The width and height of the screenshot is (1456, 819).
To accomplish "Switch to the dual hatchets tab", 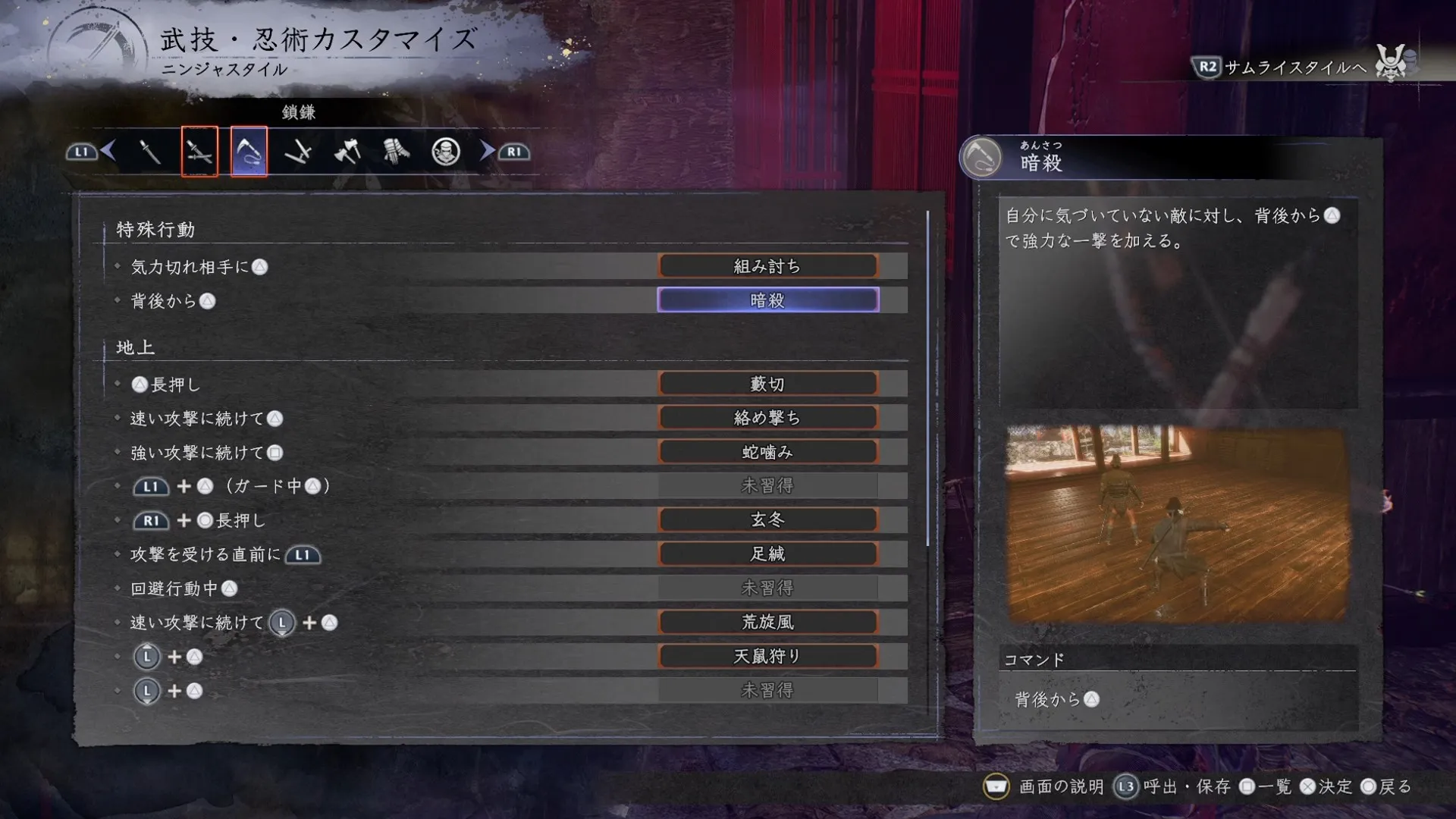I will pos(347,152).
